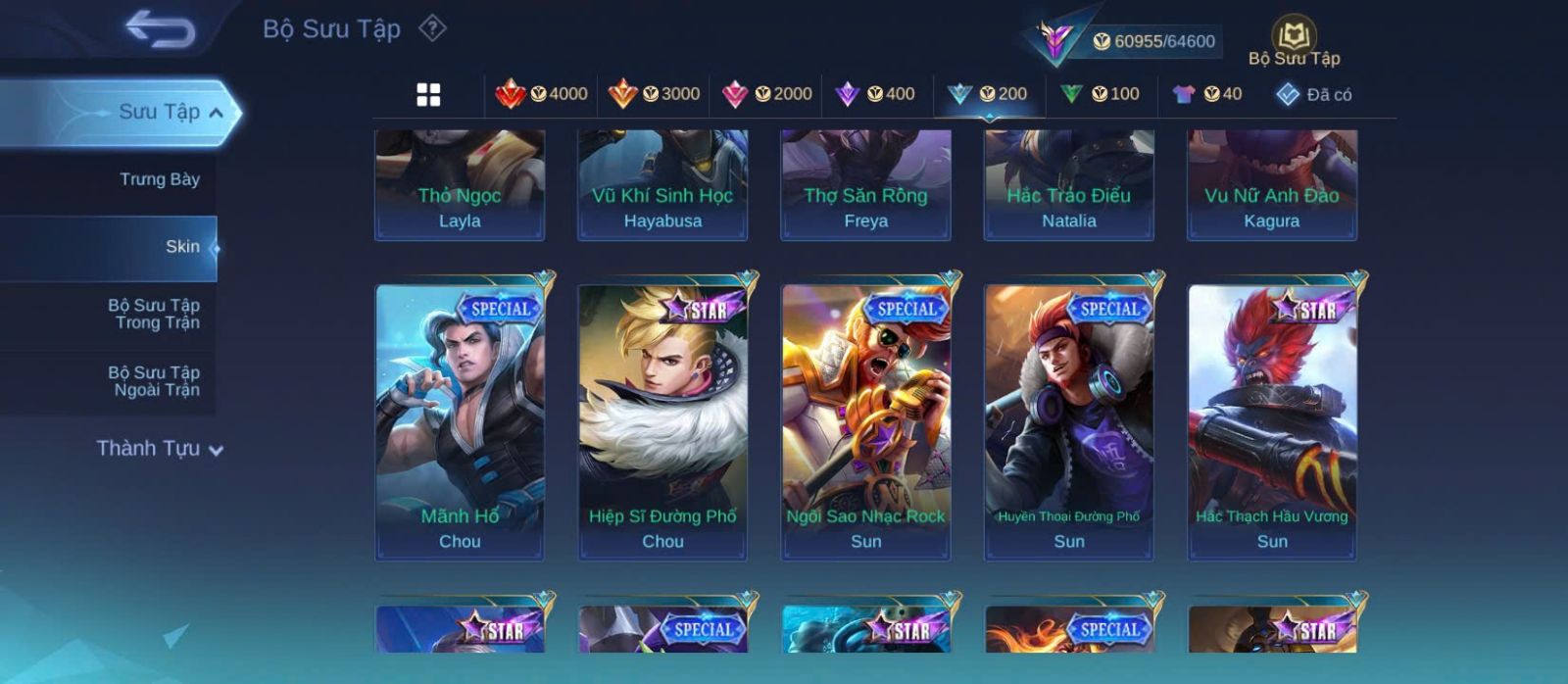Choose Sun's Ngôi Sao Nhạc Rock skin
Viewport: 1568px width, 684px height.
[x=865, y=421]
